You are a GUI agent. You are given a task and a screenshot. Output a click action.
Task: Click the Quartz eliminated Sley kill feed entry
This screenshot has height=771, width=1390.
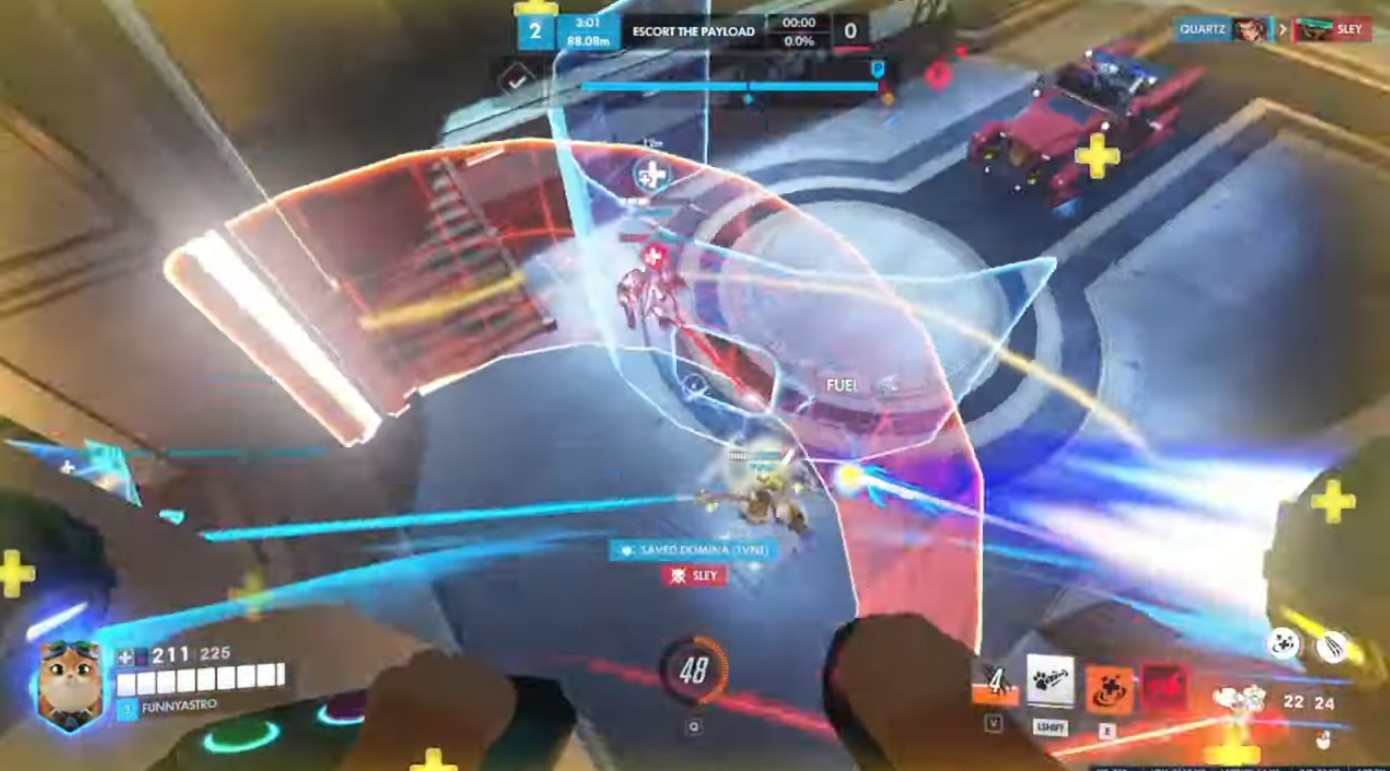click(x=1272, y=29)
